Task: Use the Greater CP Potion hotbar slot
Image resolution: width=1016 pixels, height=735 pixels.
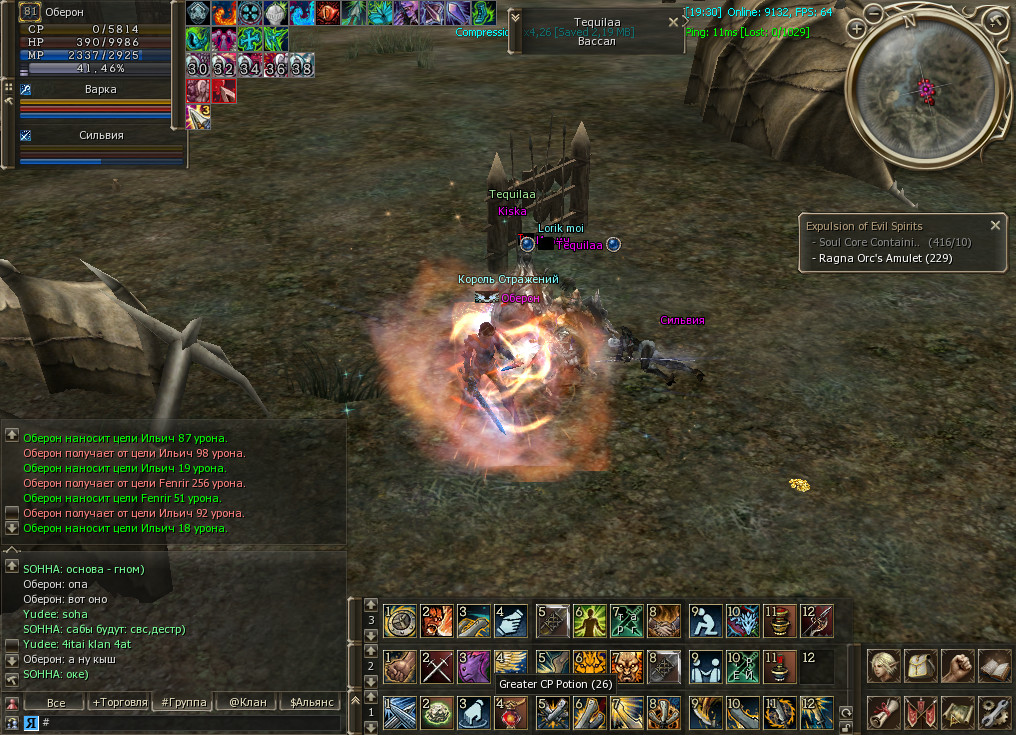Action: click(x=511, y=712)
